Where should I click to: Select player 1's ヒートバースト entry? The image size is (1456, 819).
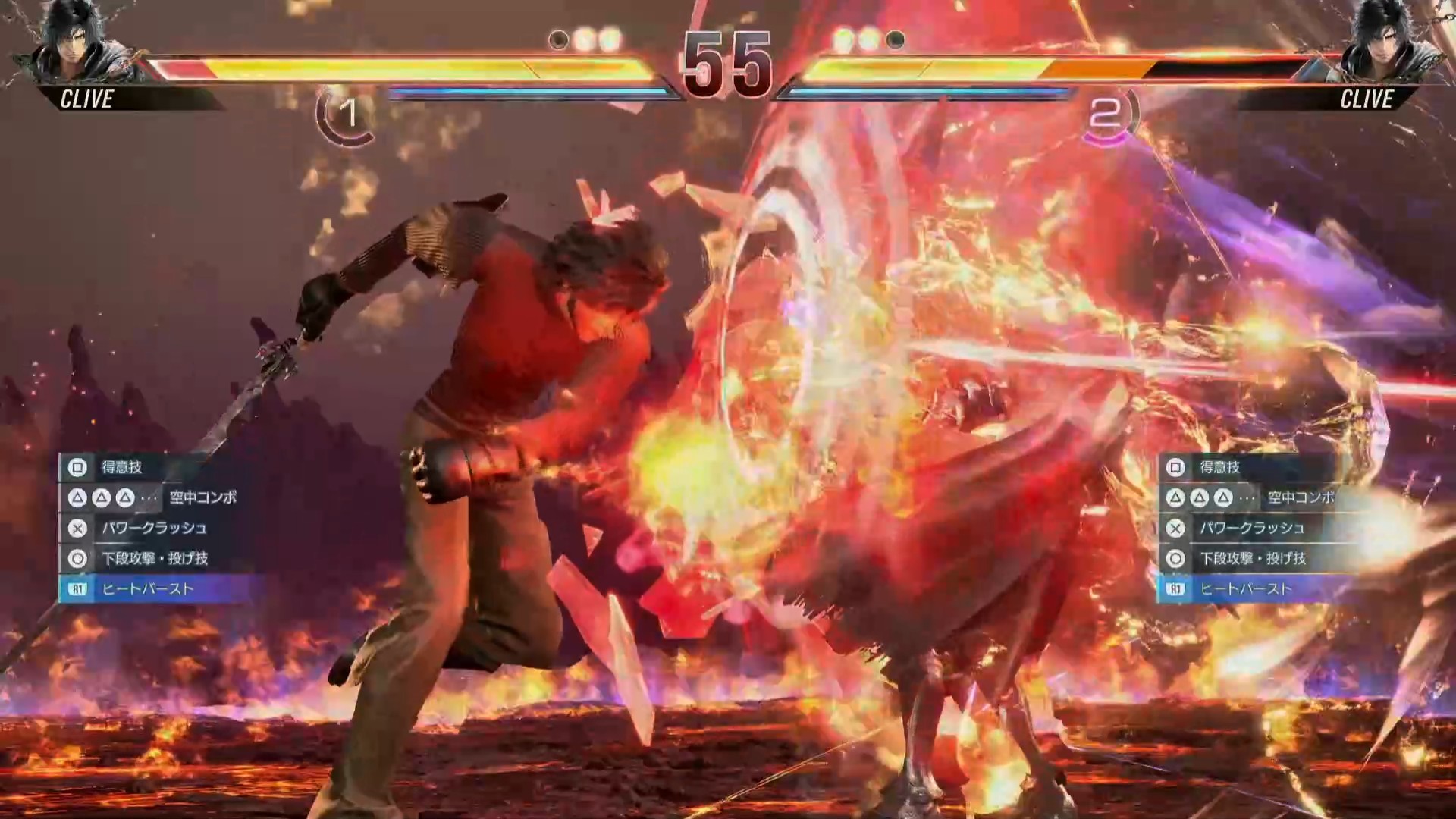point(148,588)
